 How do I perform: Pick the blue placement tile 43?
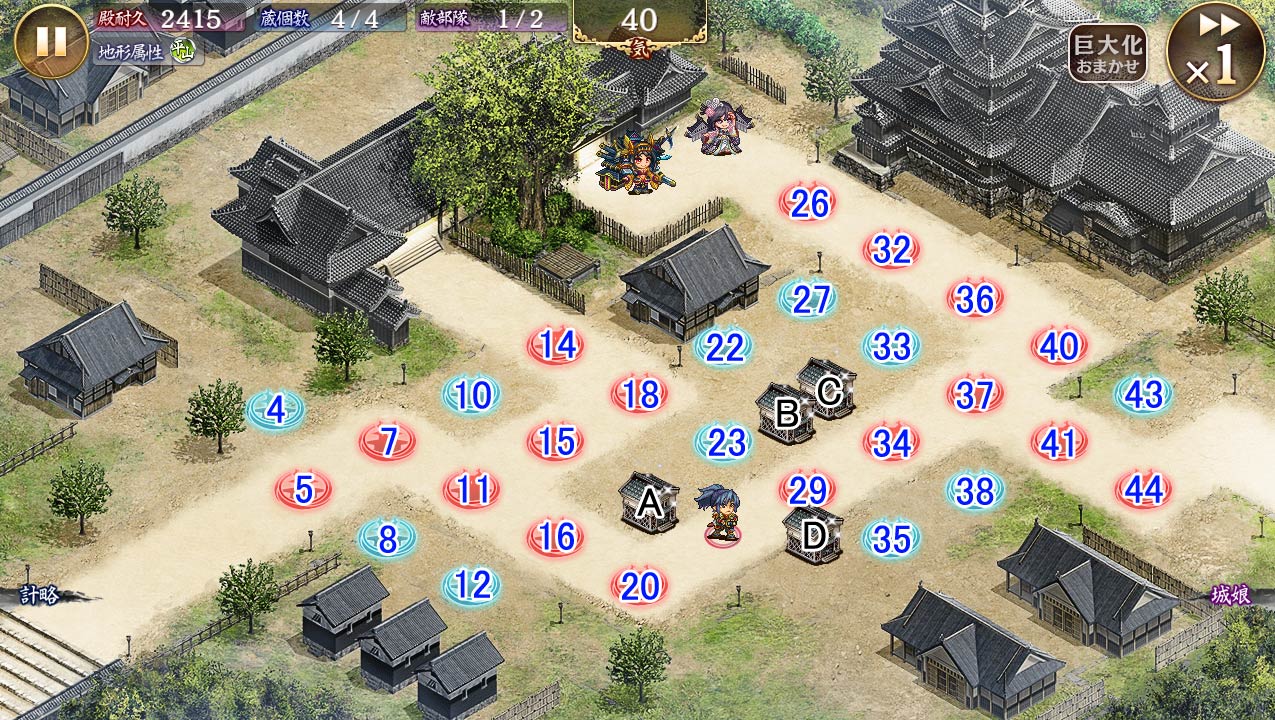click(x=1143, y=395)
